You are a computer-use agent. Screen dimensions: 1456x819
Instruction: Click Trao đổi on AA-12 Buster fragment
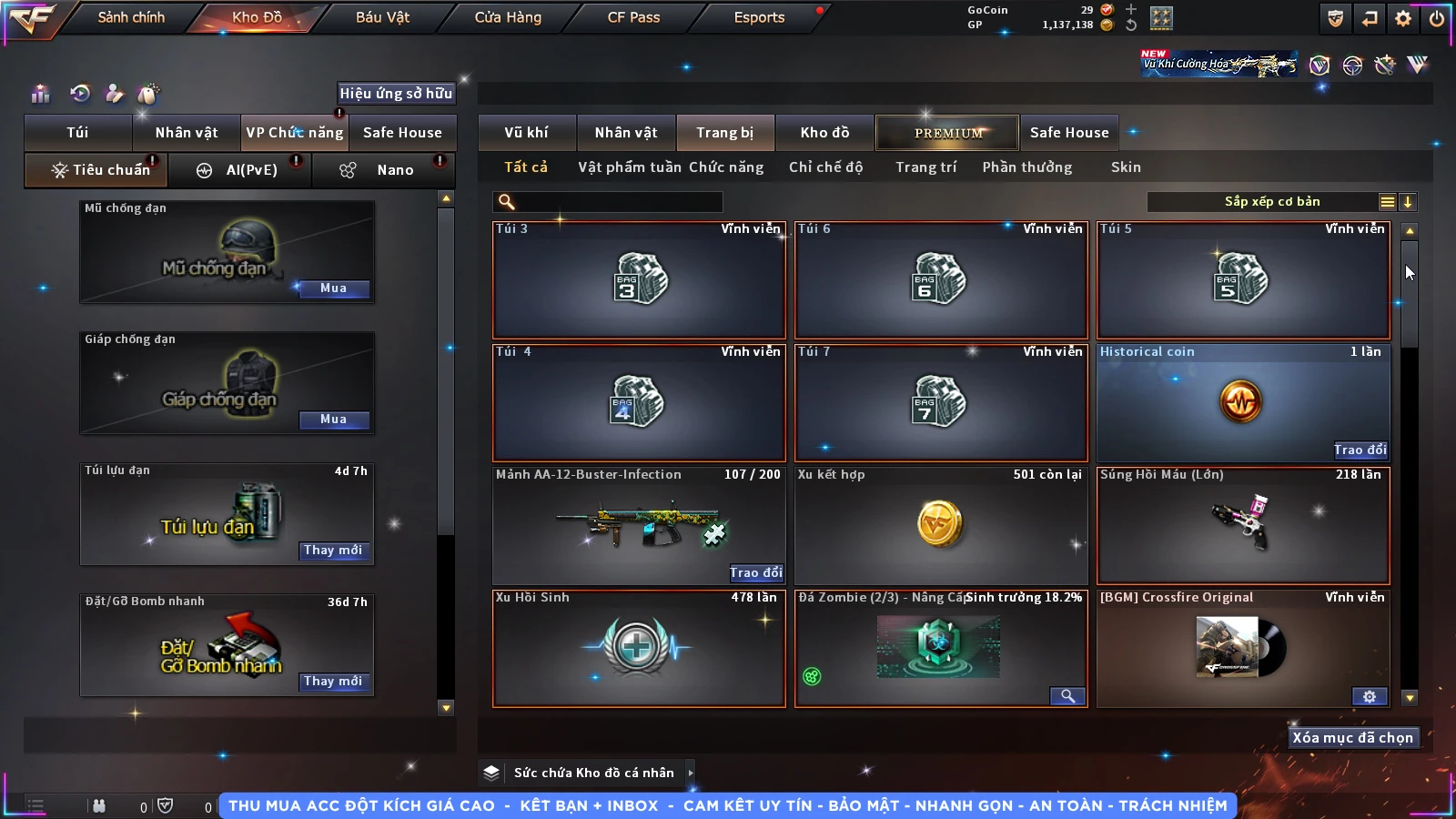[x=755, y=572]
